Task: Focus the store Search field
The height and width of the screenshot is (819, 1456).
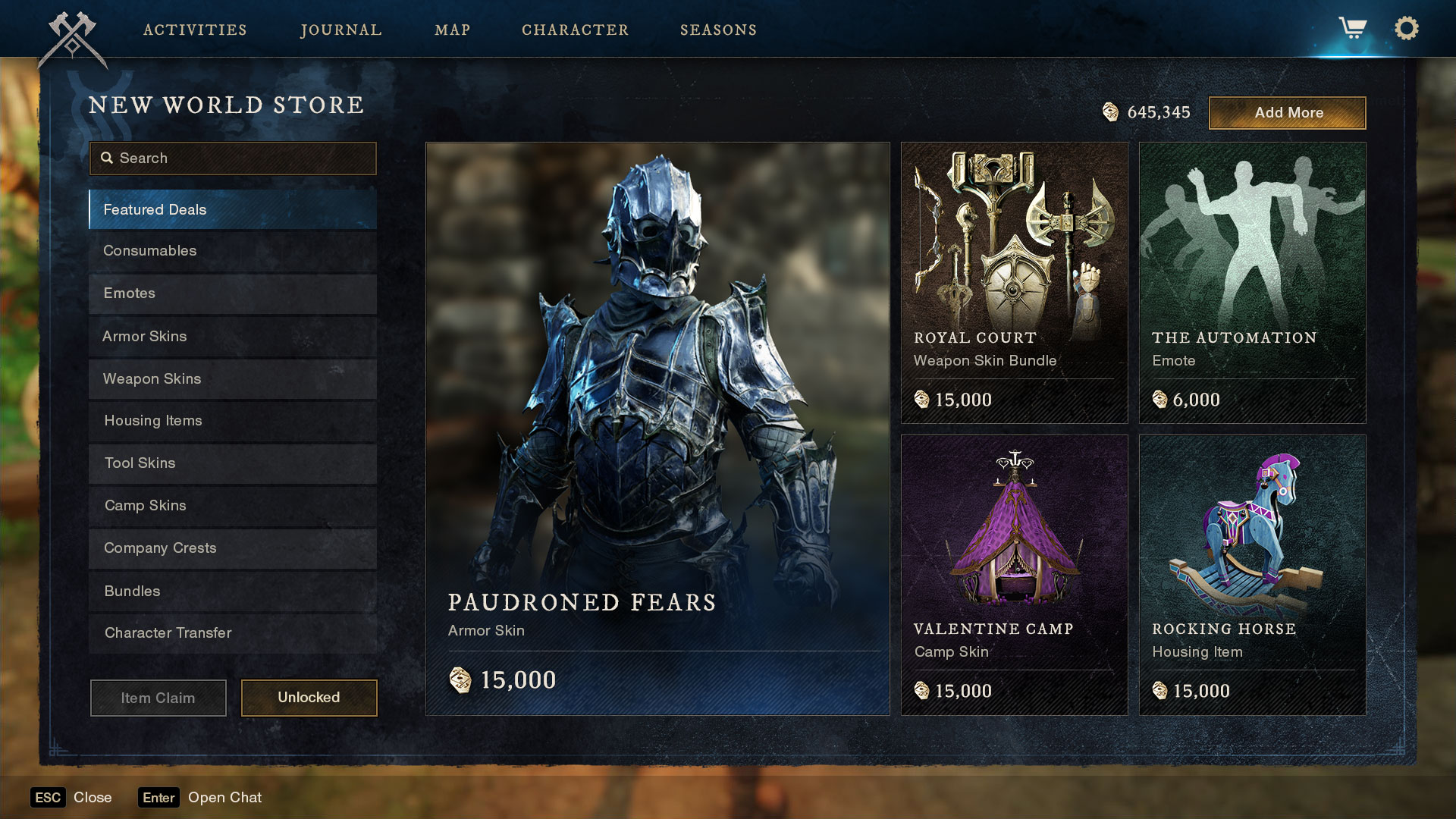Action: [233, 158]
